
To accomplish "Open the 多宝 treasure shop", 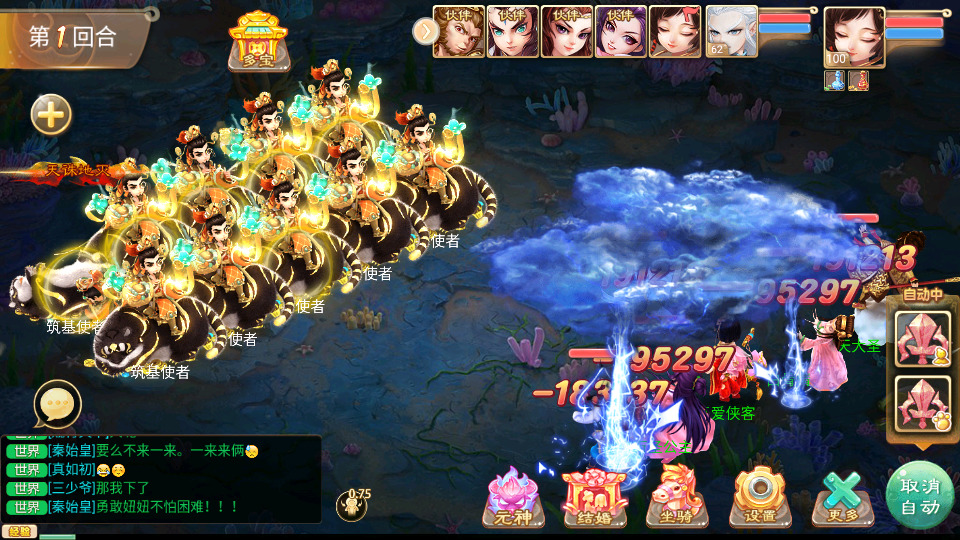I will pos(257,41).
